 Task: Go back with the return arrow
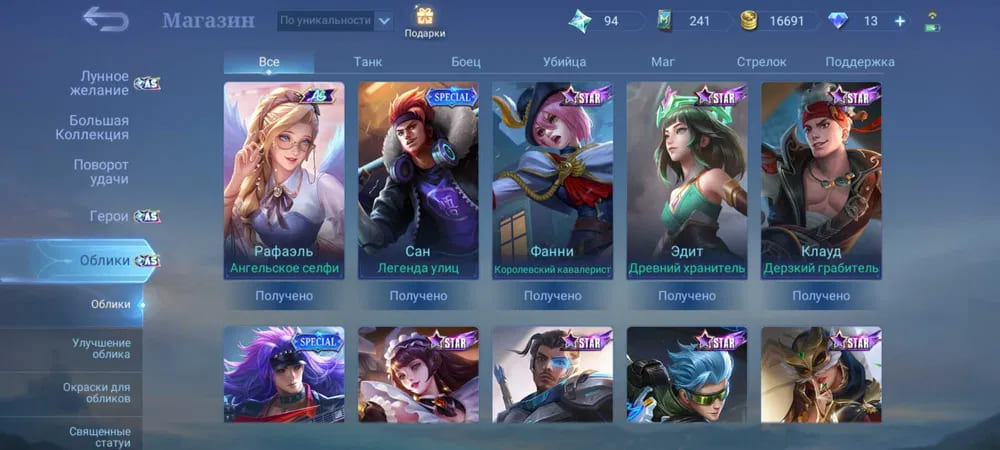105,19
